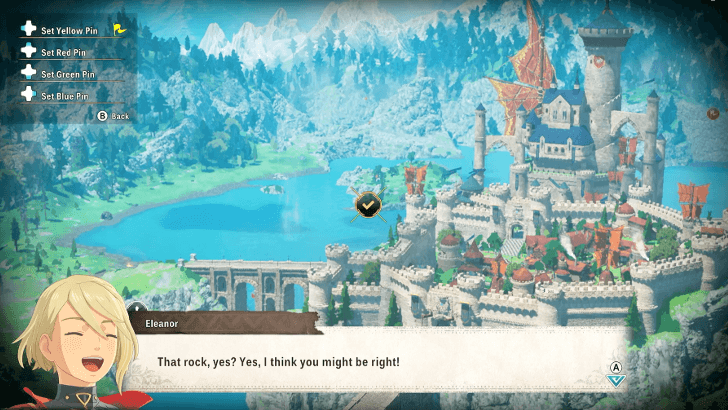
Task: Click the Set Blue Pin entry
Action: click(64, 95)
